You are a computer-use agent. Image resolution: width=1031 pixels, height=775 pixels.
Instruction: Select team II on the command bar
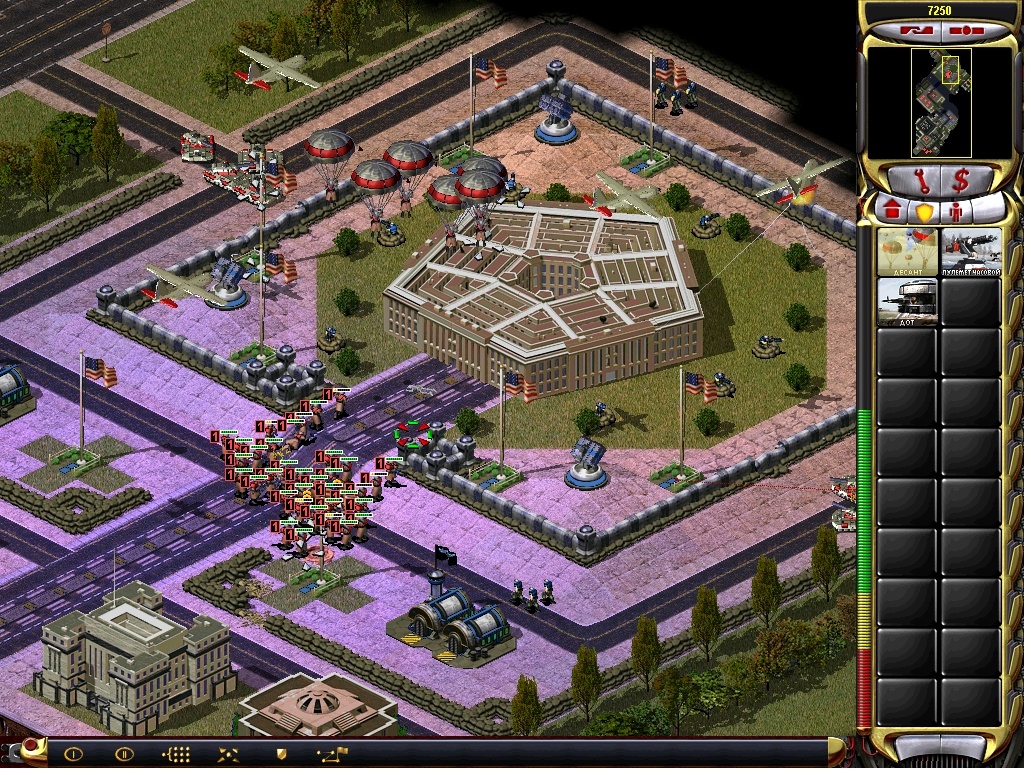pos(124,754)
